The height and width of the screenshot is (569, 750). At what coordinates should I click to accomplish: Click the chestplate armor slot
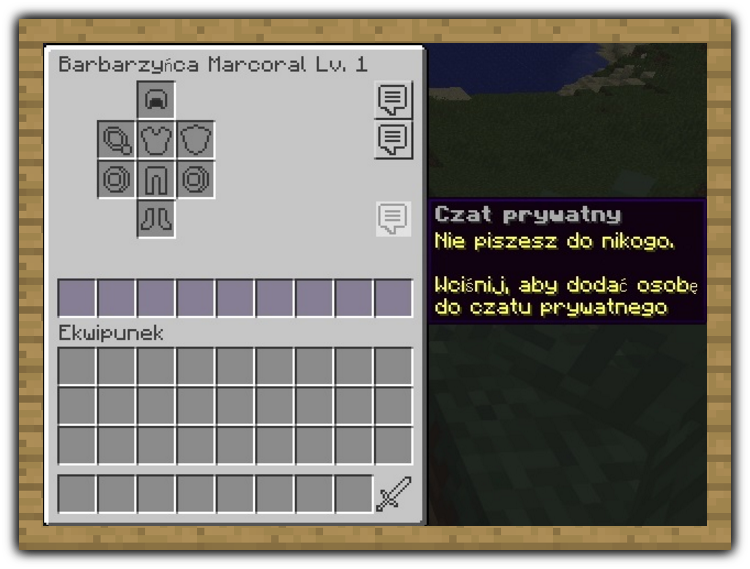pos(157,139)
